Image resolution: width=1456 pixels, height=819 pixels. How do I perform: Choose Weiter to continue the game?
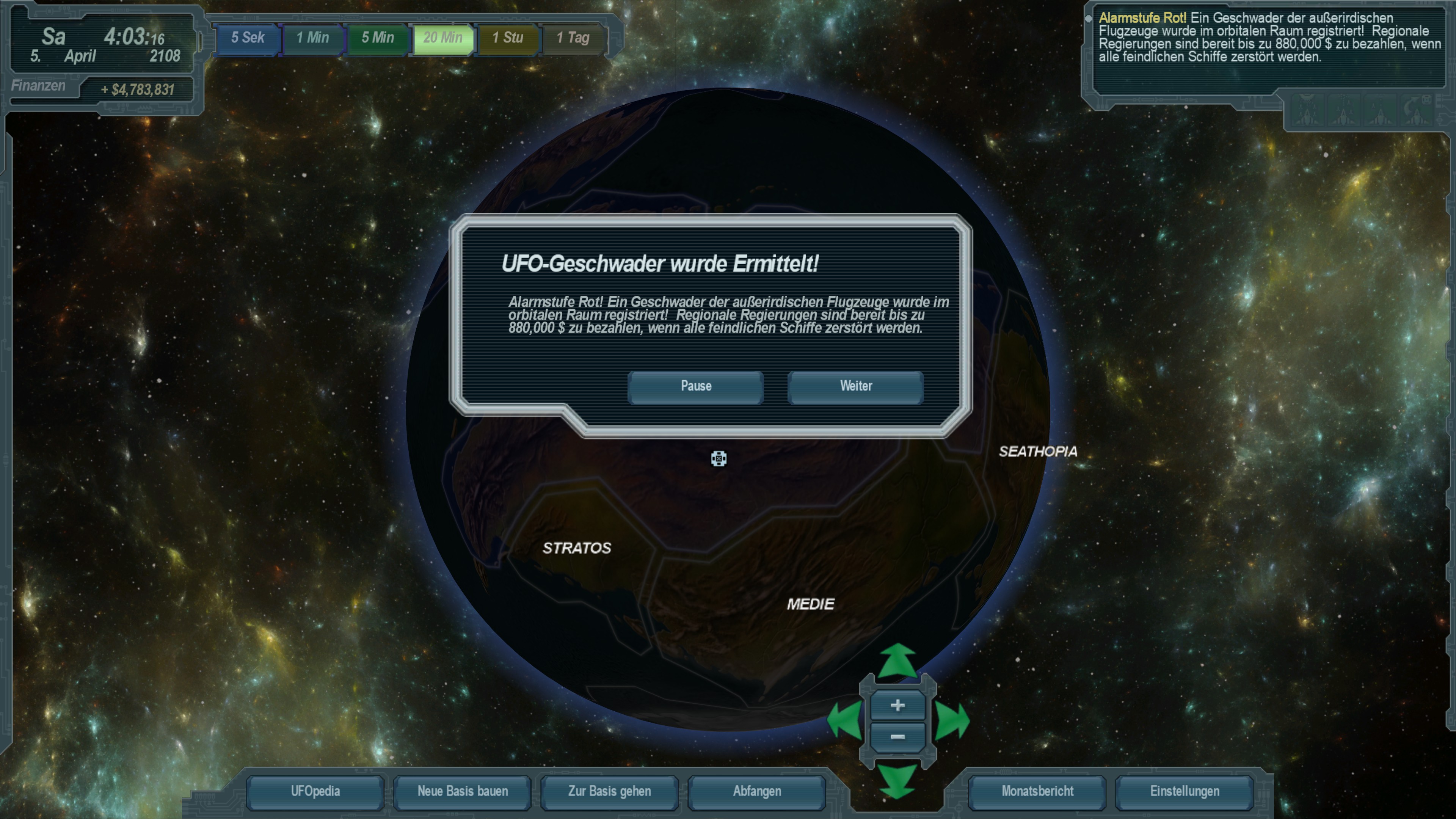pos(855,387)
